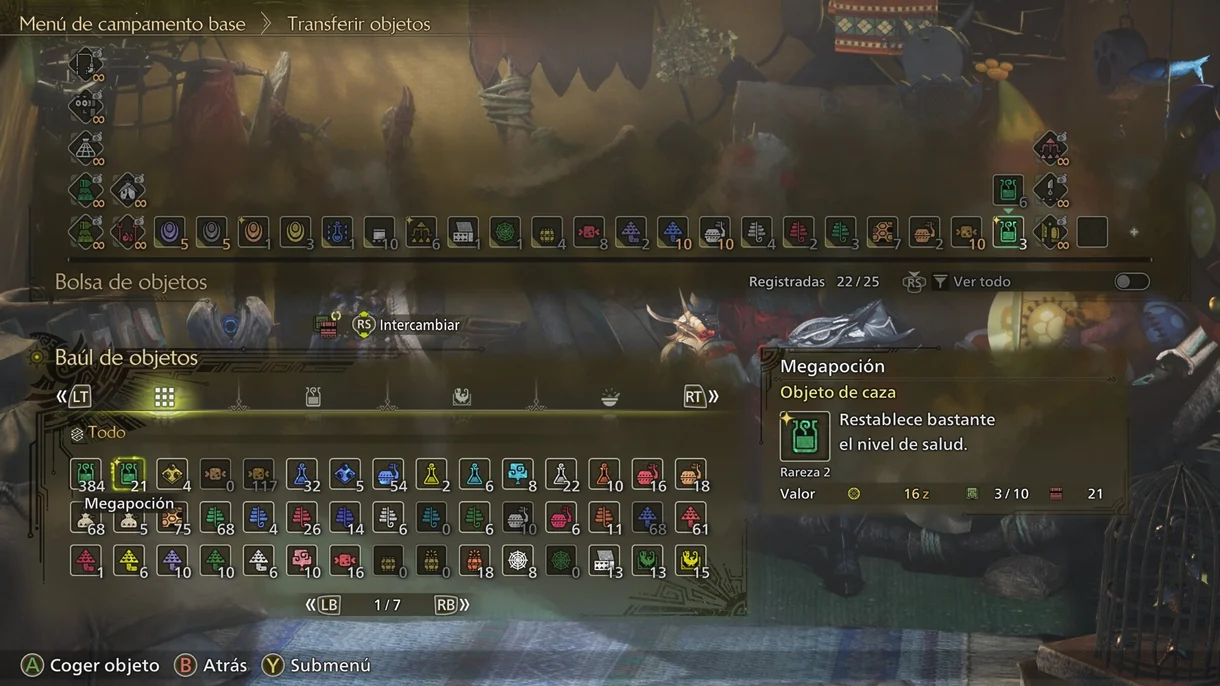Pick the green potion stack of 384
Image resolution: width=1220 pixels, height=686 pixels.
click(86, 473)
